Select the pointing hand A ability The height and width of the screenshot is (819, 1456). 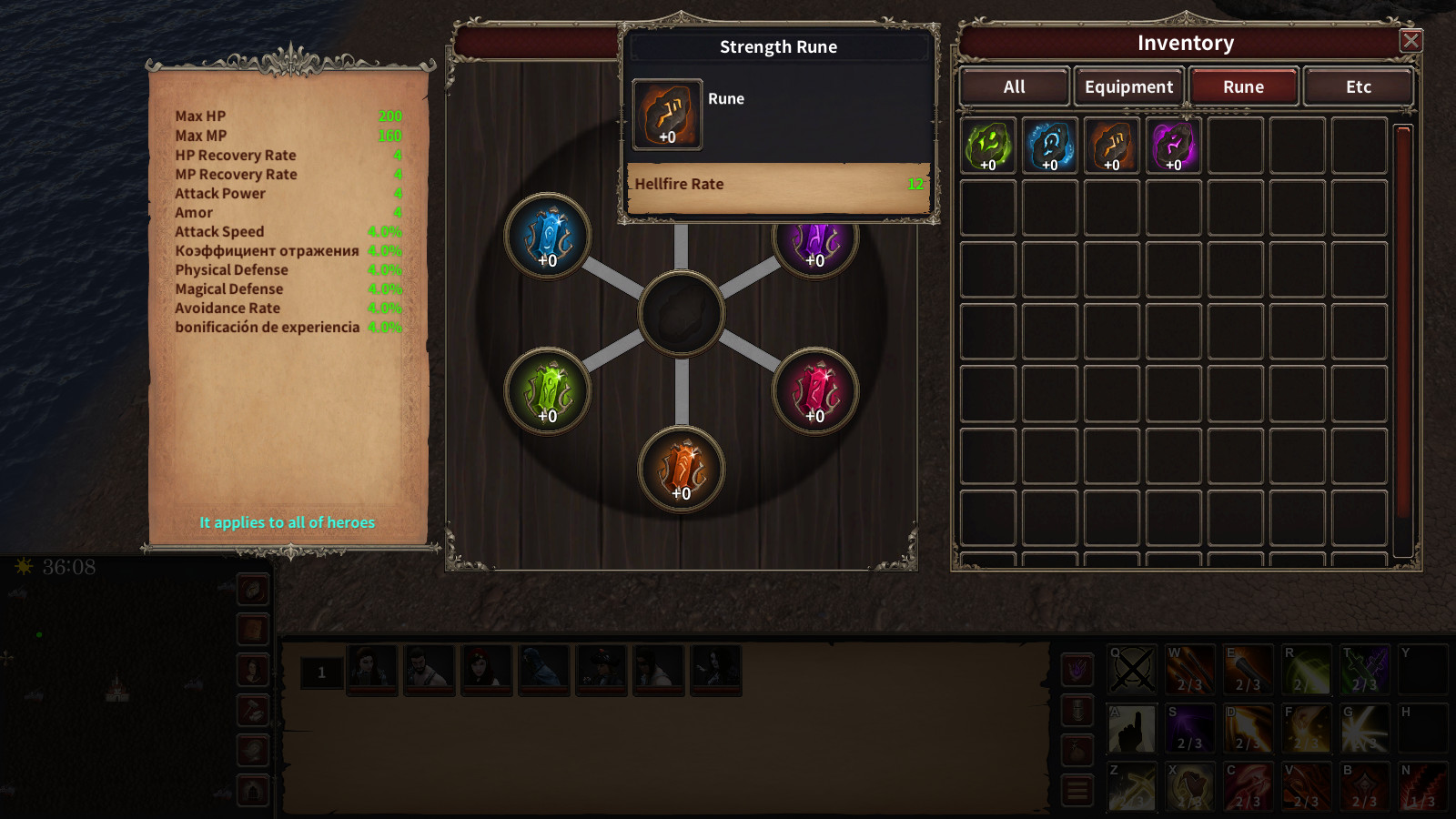coord(1133,728)
